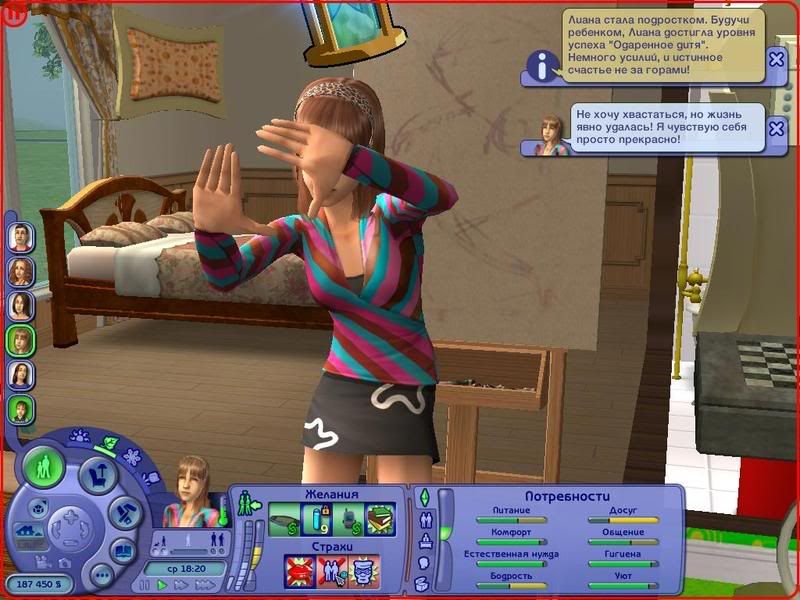Open Buy mode armchair button
This screenshot has width=800, height=600.
(x=98, y=477)
